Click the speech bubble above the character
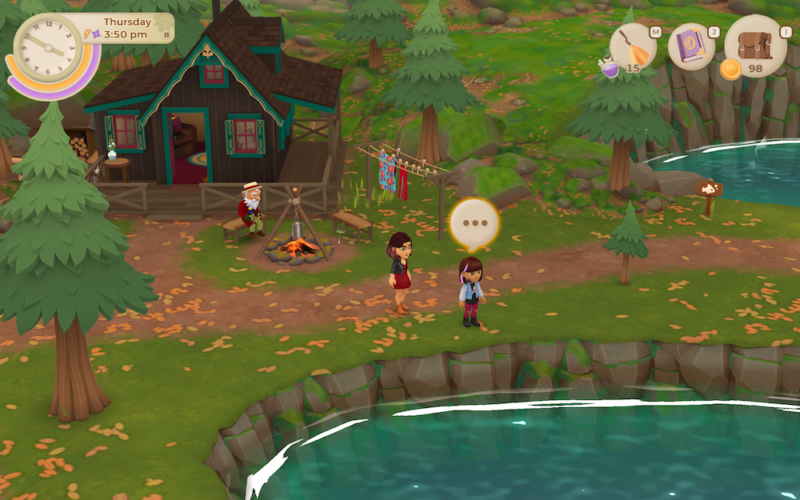Image resolution: width=800 pixels, height=500 pixels. (474, 225)
